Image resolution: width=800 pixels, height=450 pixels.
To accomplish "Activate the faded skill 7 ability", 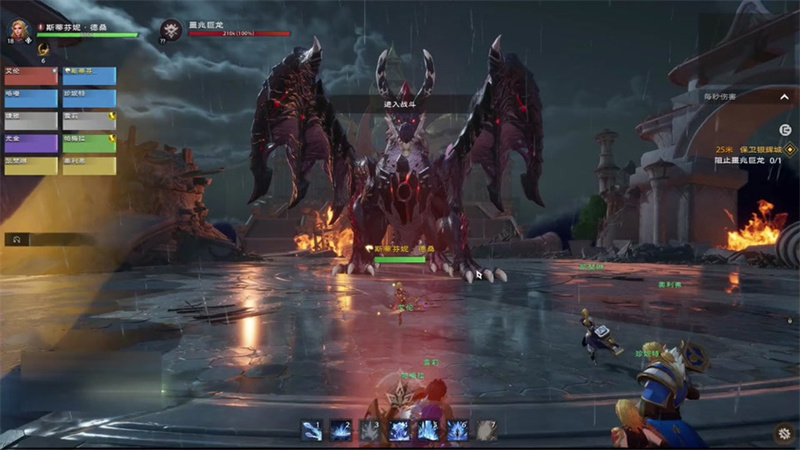I will [486, 430].
